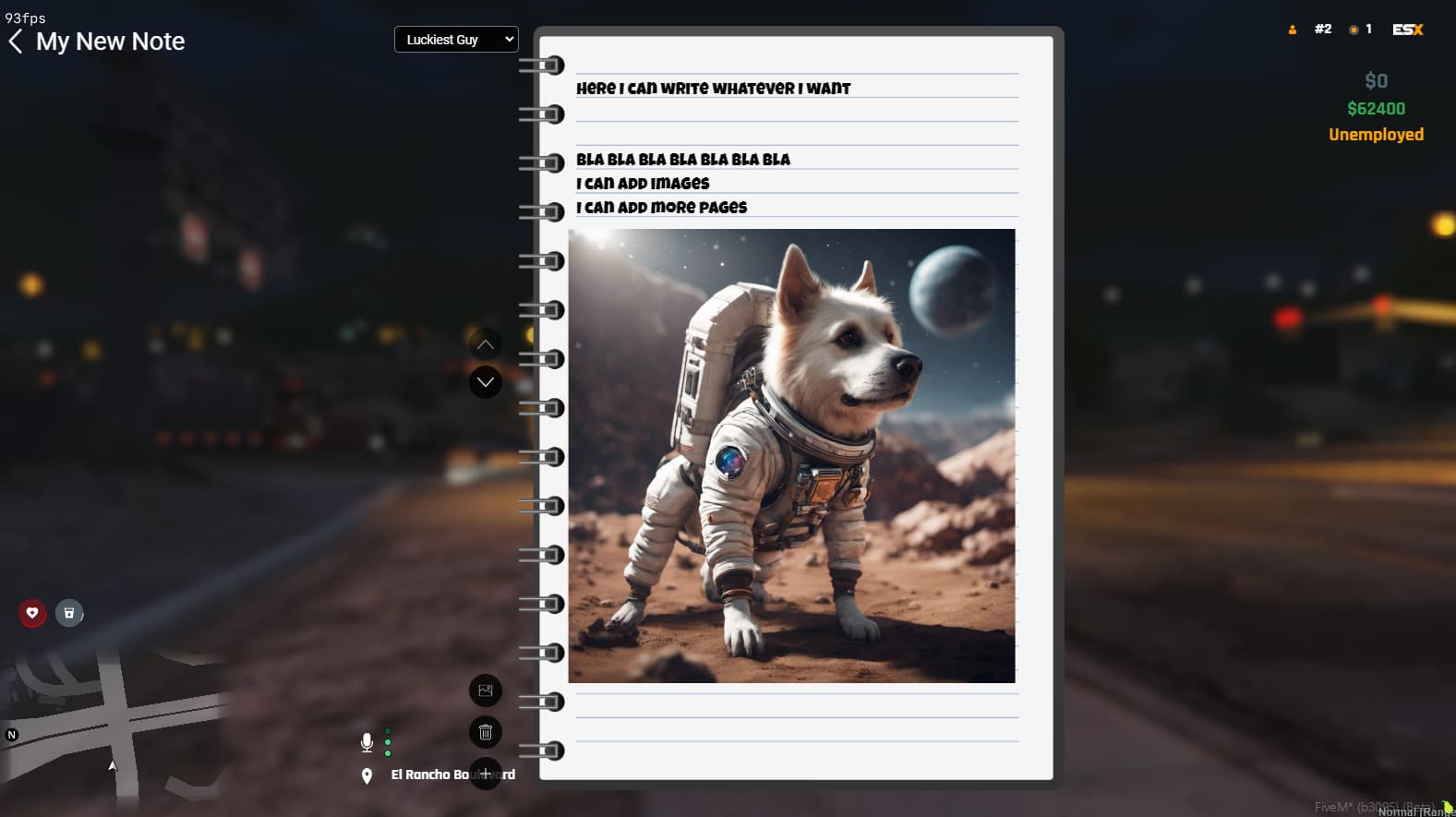
Task: Go to next page with the down chevron
Action: click(x=485, y=381)
